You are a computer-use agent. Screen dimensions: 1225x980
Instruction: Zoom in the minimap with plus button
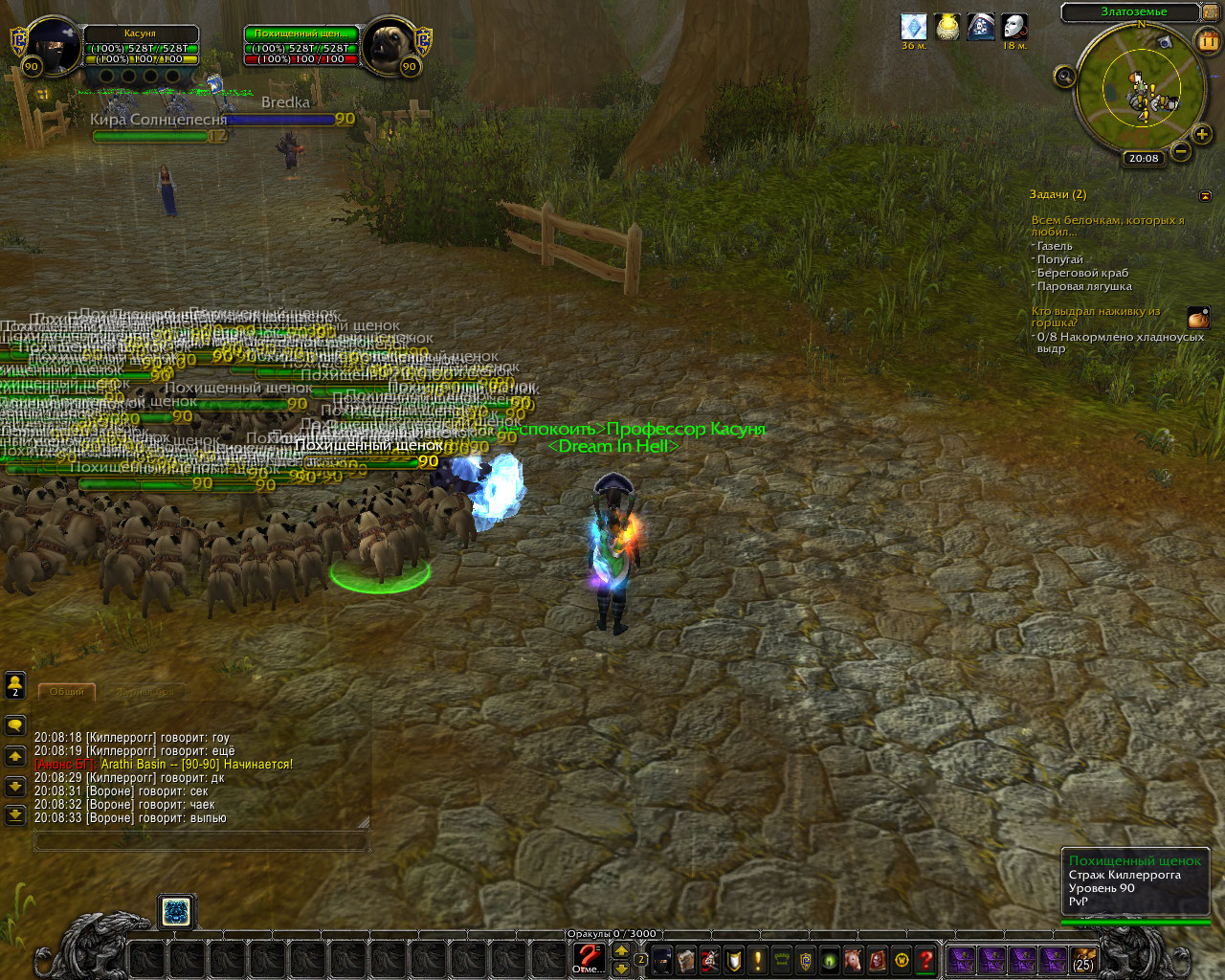[1202, 134]
